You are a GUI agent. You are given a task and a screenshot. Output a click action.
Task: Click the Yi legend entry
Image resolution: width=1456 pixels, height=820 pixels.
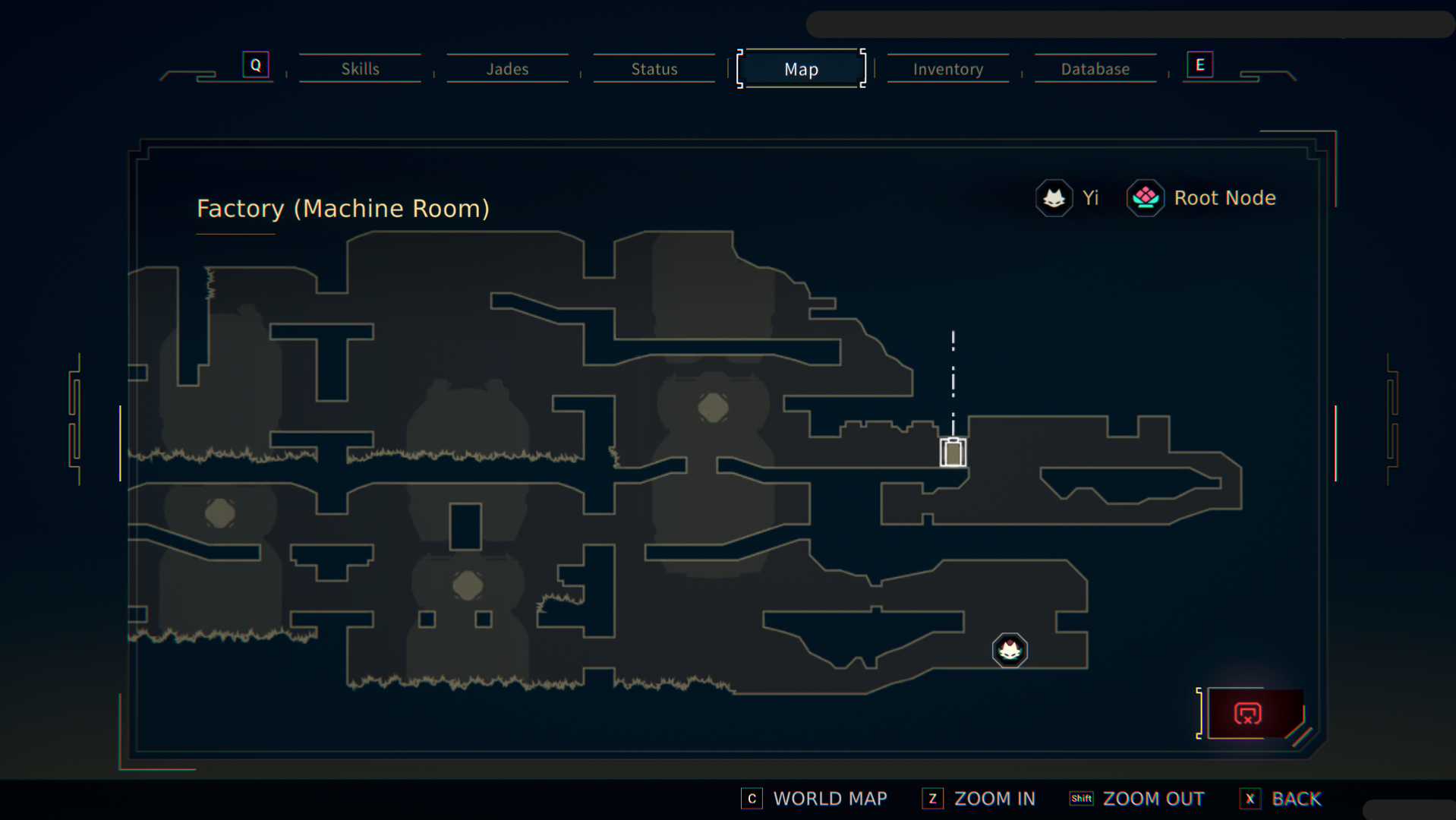[x=1068, y=198]
